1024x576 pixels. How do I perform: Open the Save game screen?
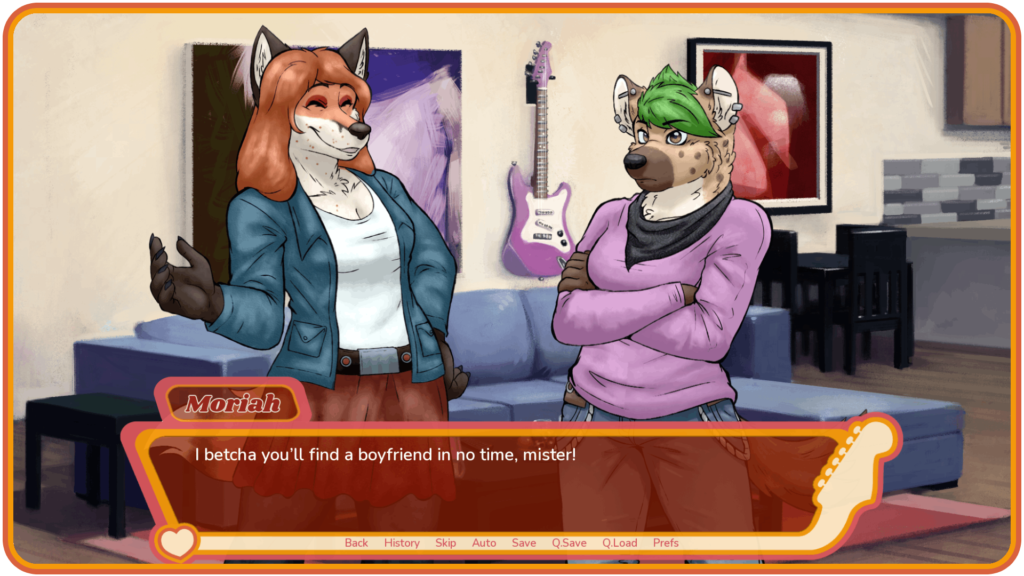524,543
